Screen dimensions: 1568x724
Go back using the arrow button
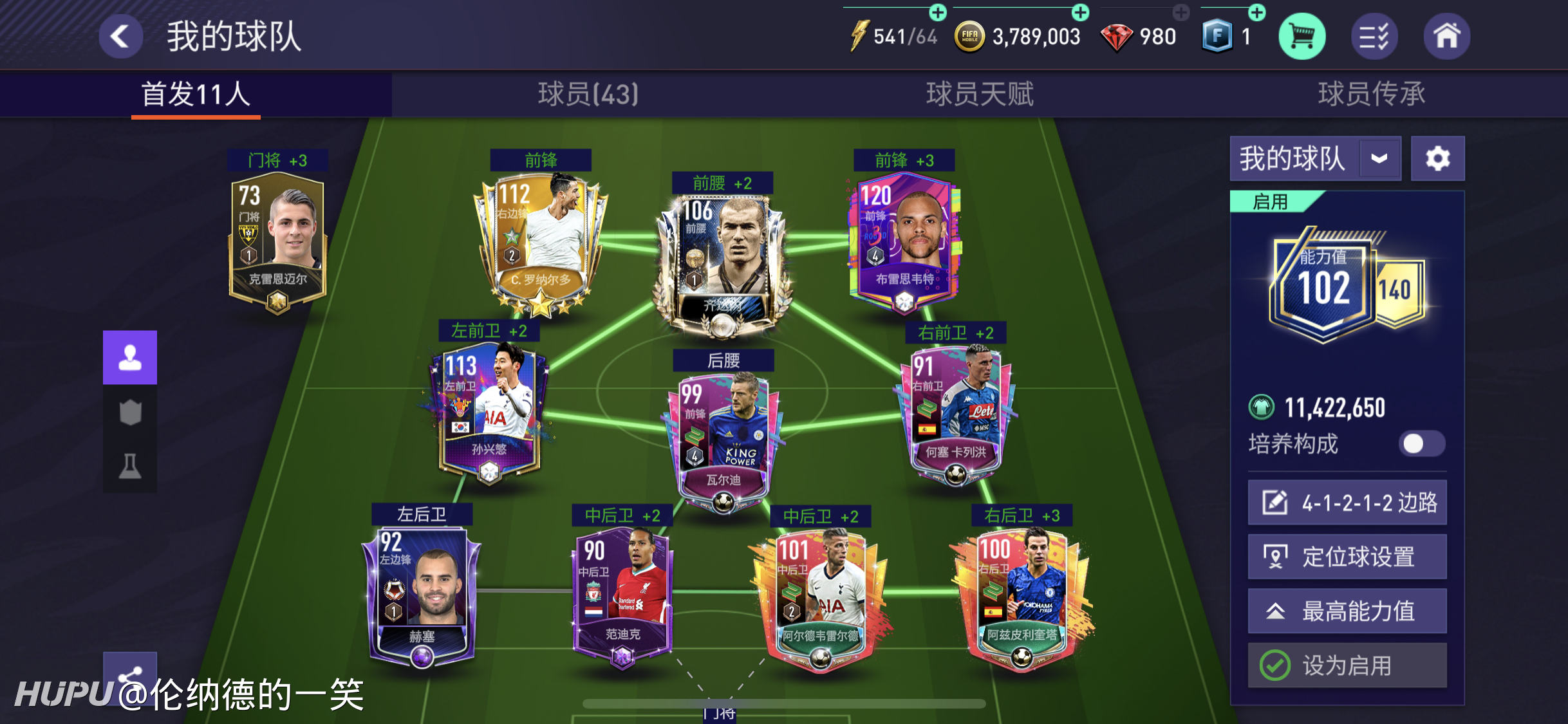coord(120,36)
